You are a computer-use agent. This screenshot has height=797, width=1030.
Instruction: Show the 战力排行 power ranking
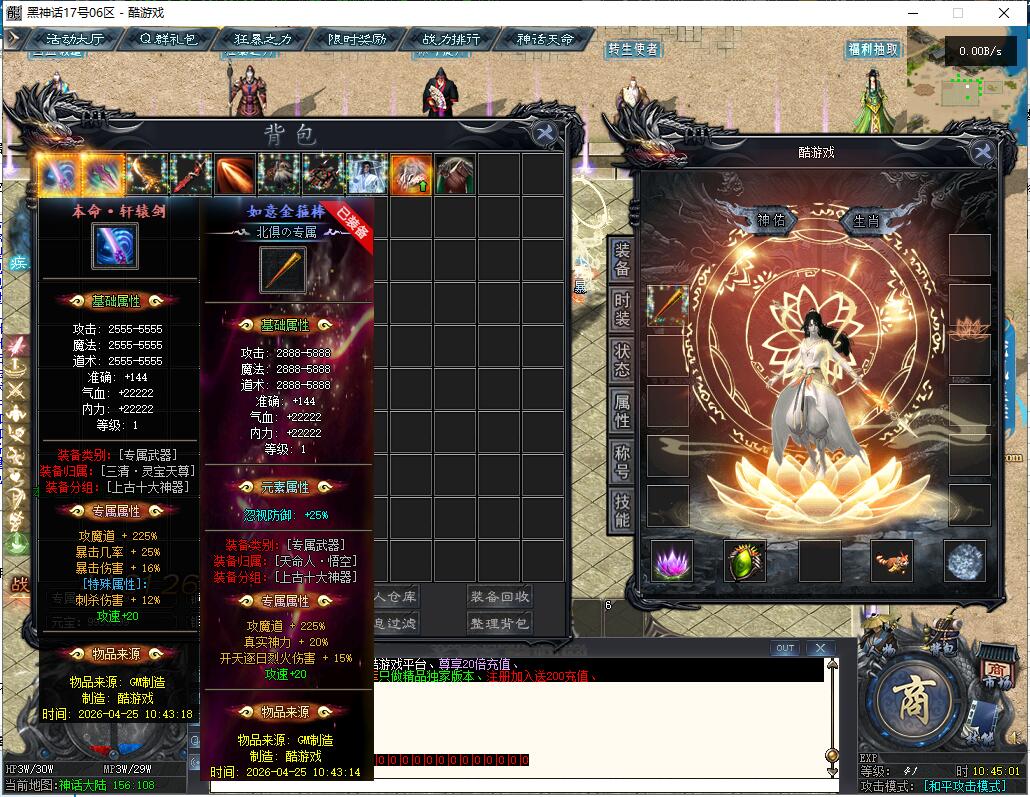point(451,39)
